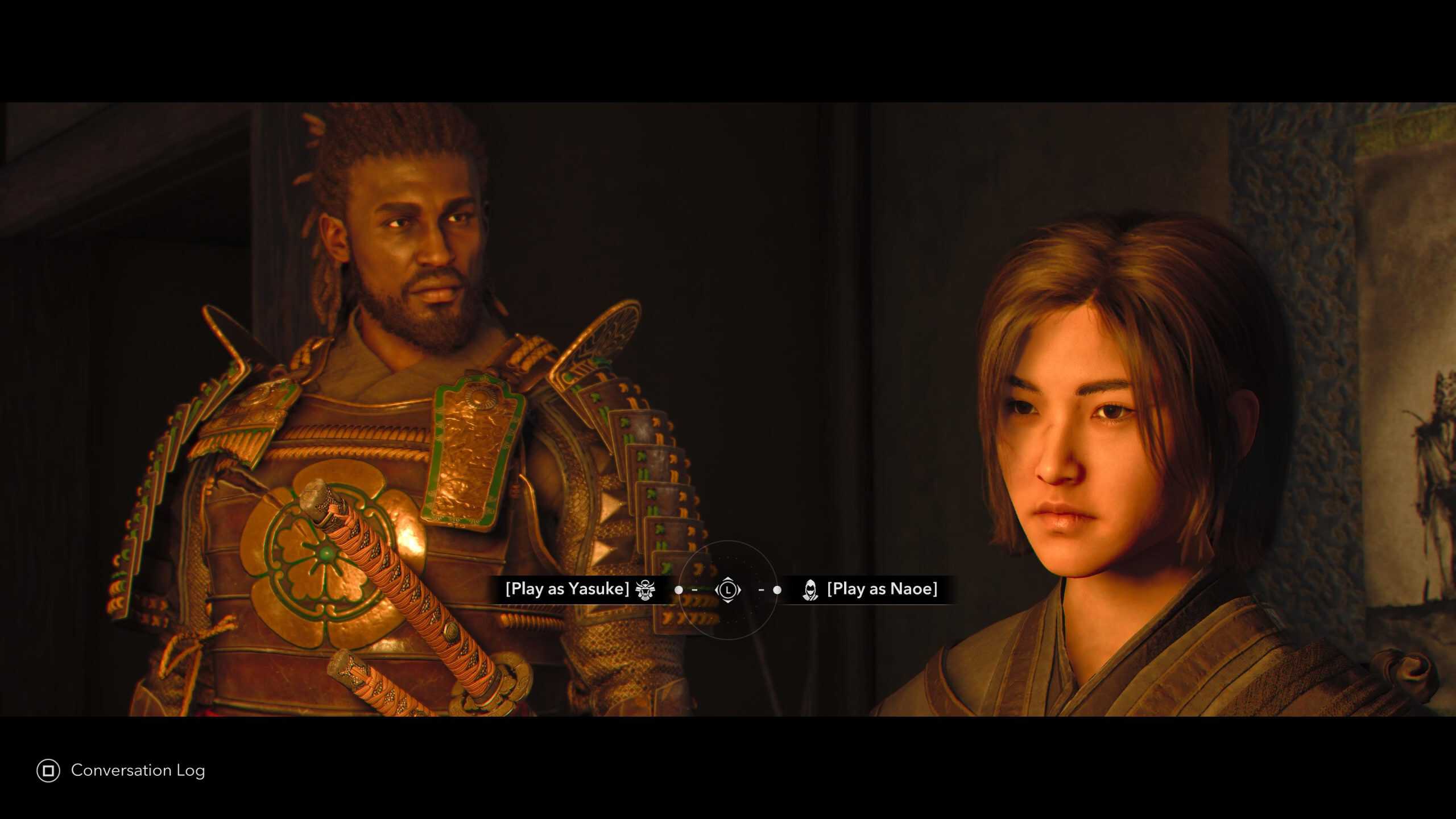The image size is (1456, 819).
Task: Select the hooded shinobi icon for Naoe
Action: click(812, 591)
